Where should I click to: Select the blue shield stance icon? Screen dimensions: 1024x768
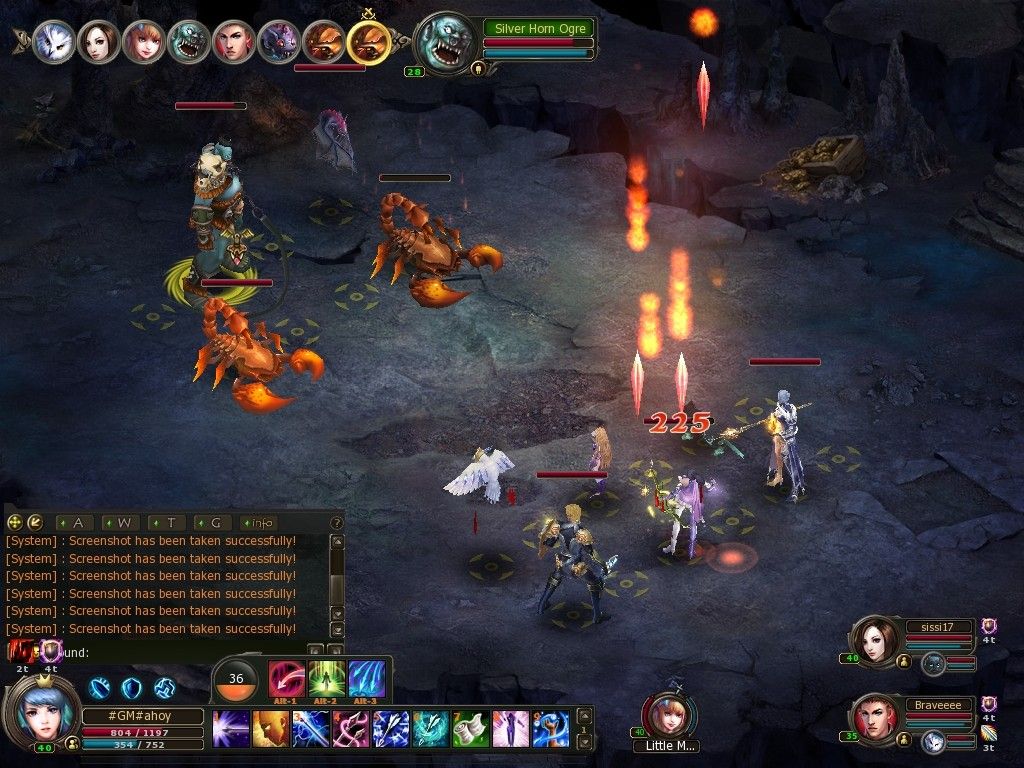point(132,688)
